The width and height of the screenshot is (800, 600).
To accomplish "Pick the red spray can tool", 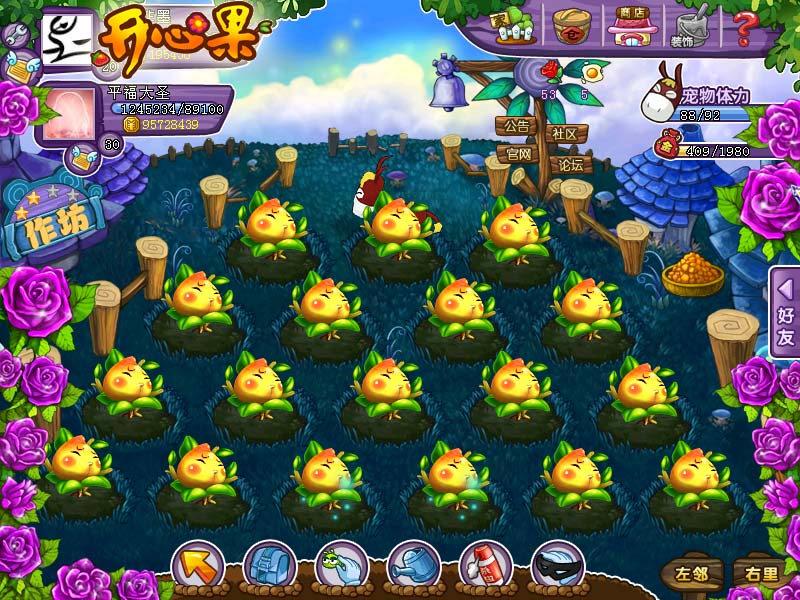I will [485, 566].
